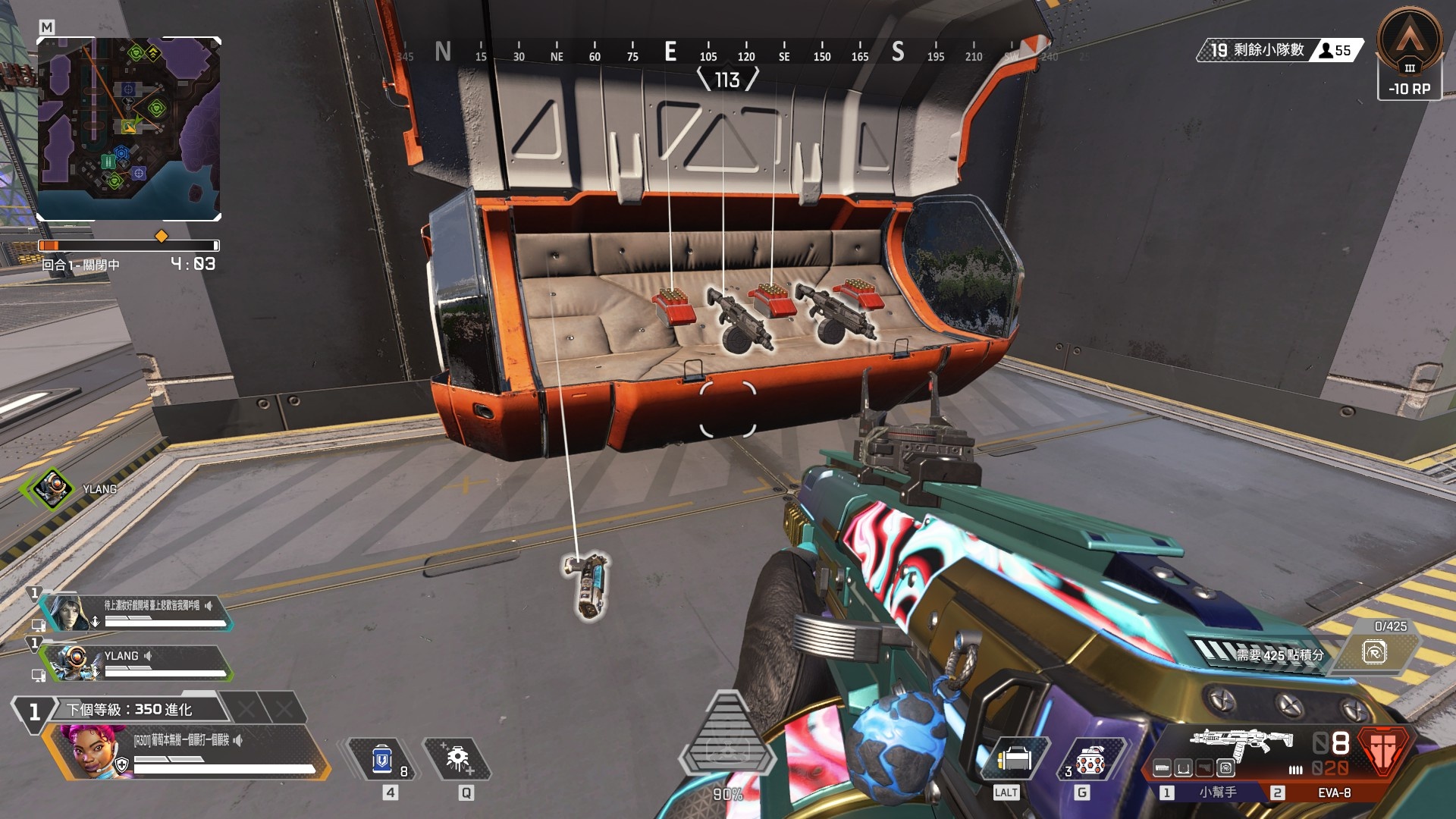Click the EVA-8 weapon image
The height and width of the screenshot is (819, 1456).
(x=1242, y=742)
